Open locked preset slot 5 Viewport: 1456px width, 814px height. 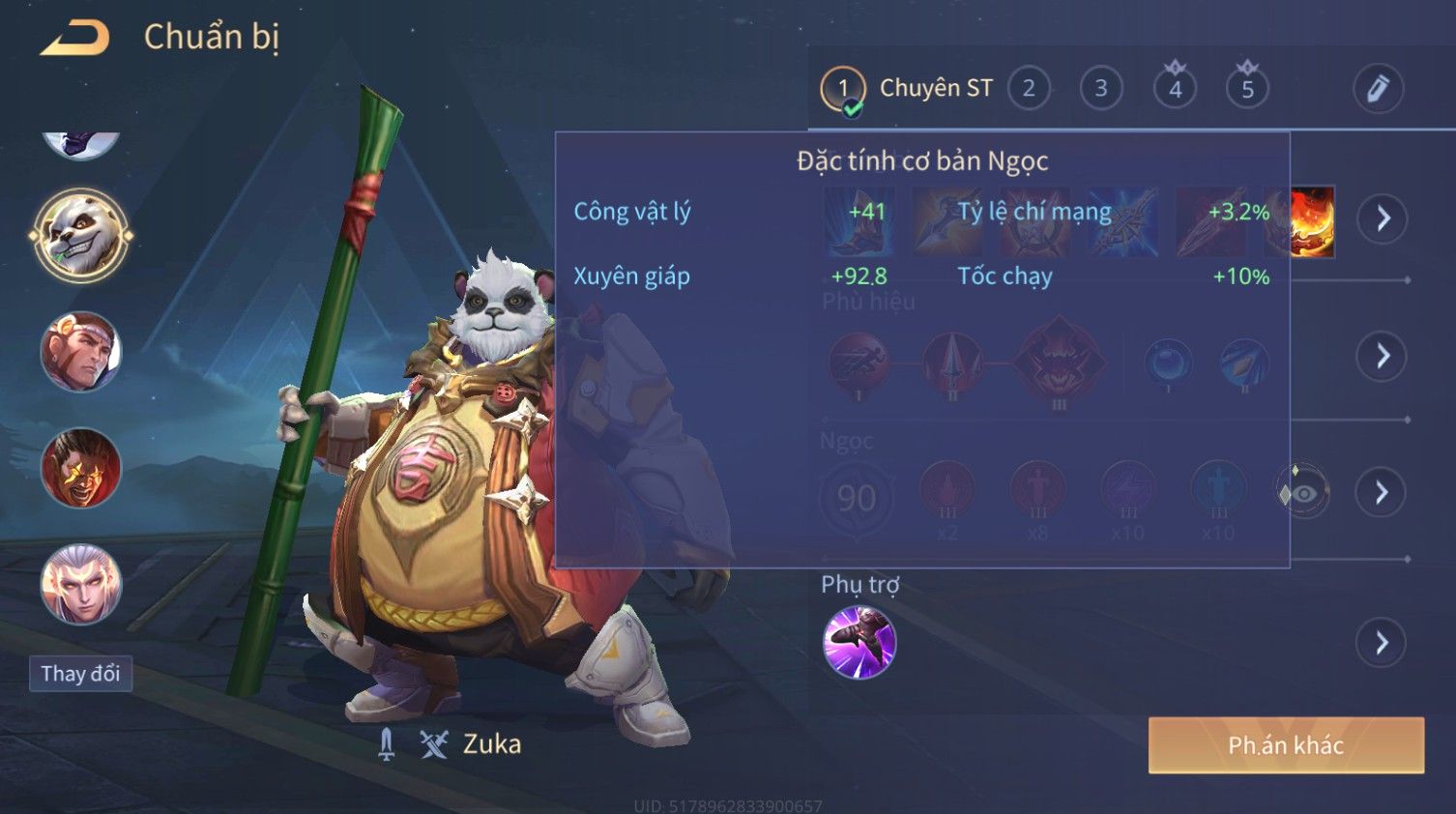(x=1247, y=89)
